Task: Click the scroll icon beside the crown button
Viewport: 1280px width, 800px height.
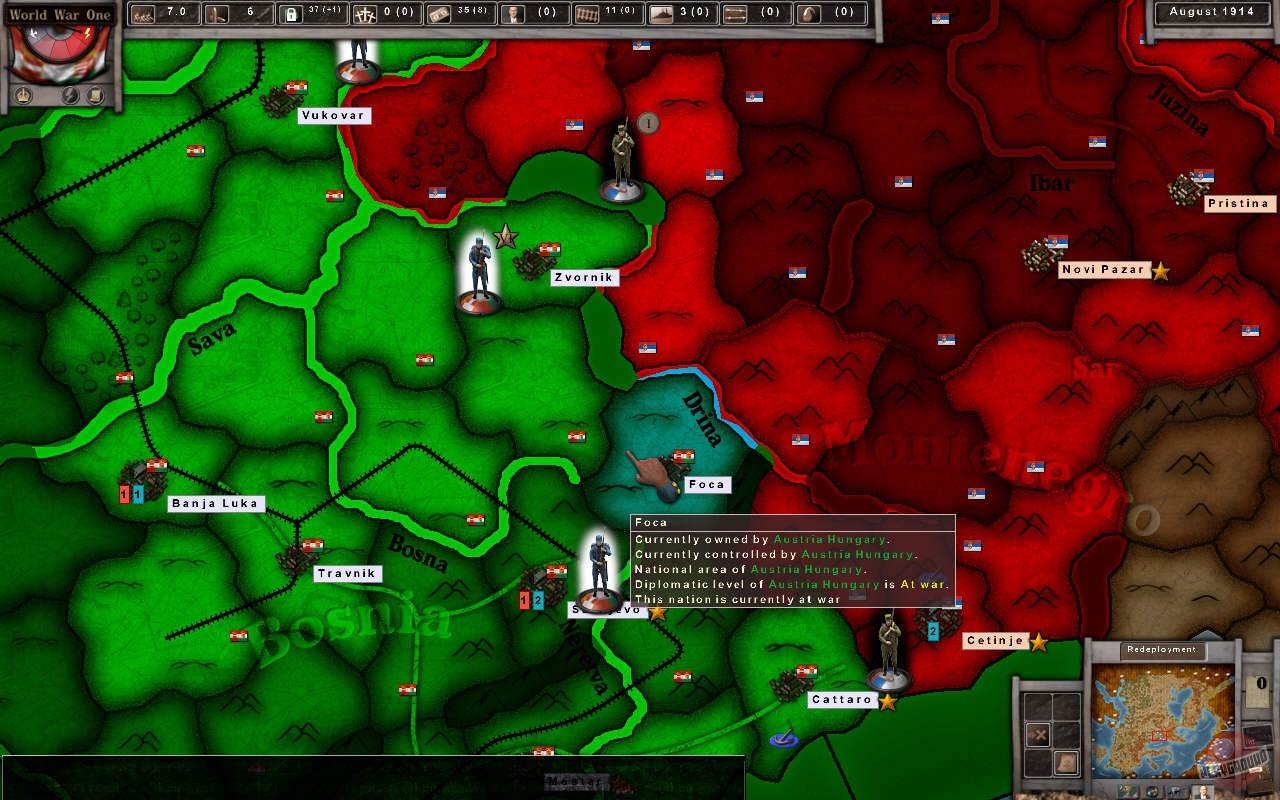Action: point(96,95)
